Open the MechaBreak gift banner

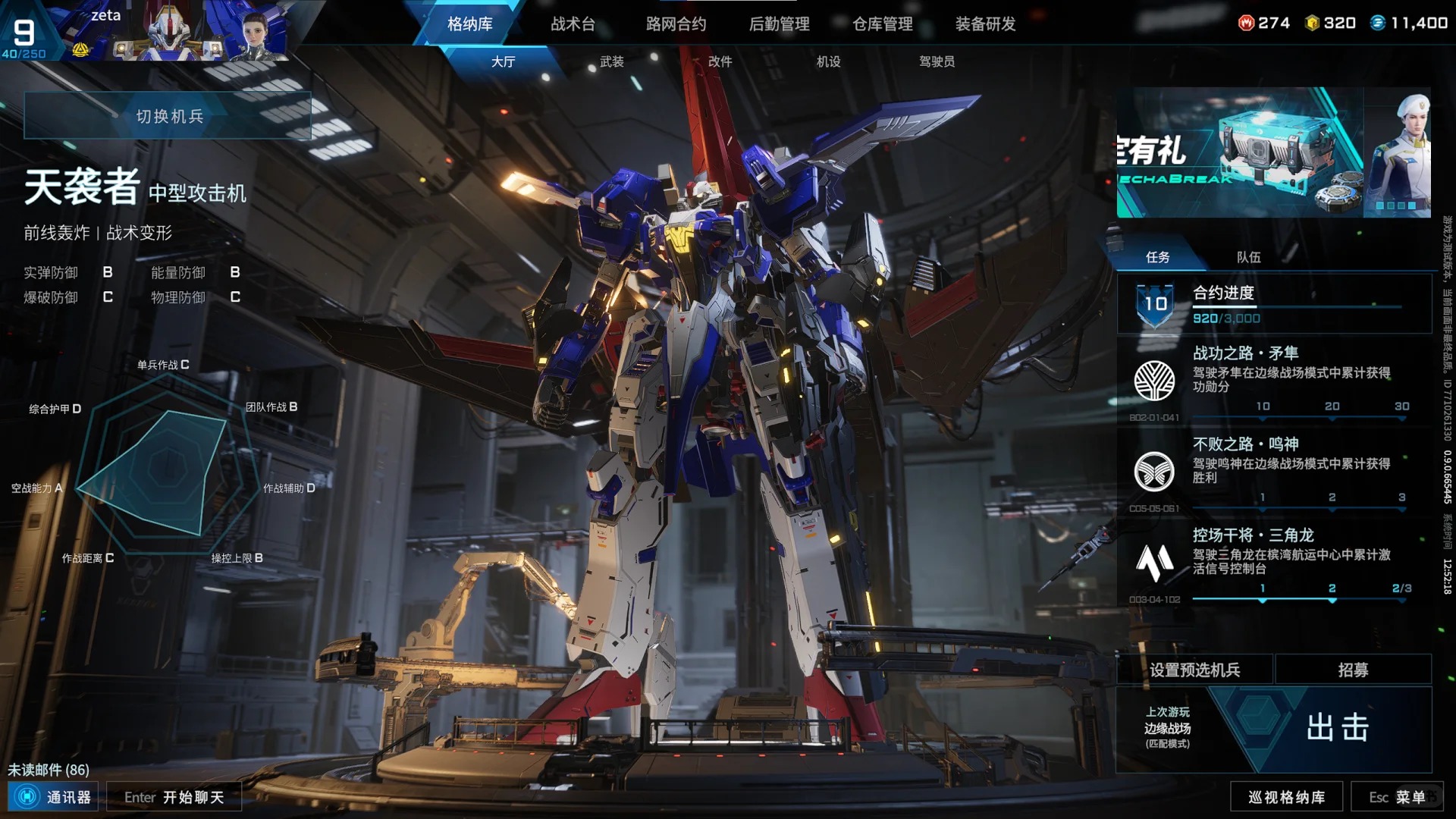[x=1273, y=152]
